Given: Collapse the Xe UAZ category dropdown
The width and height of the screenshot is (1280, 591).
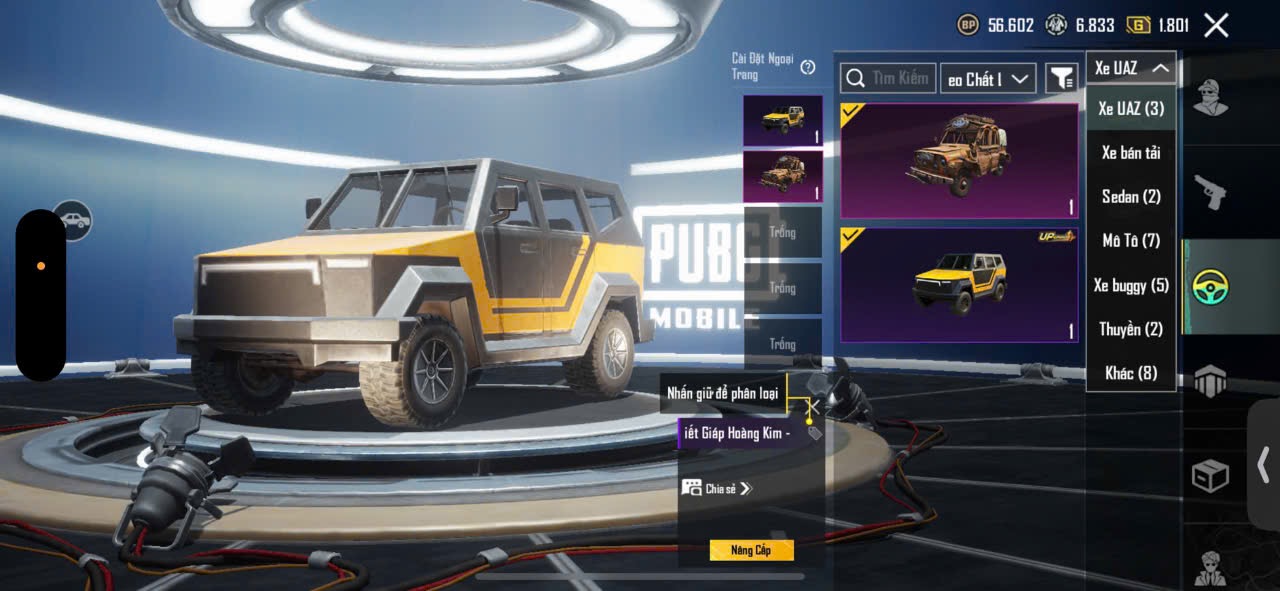Looking at the screenshot, I should coord(1131,68).
